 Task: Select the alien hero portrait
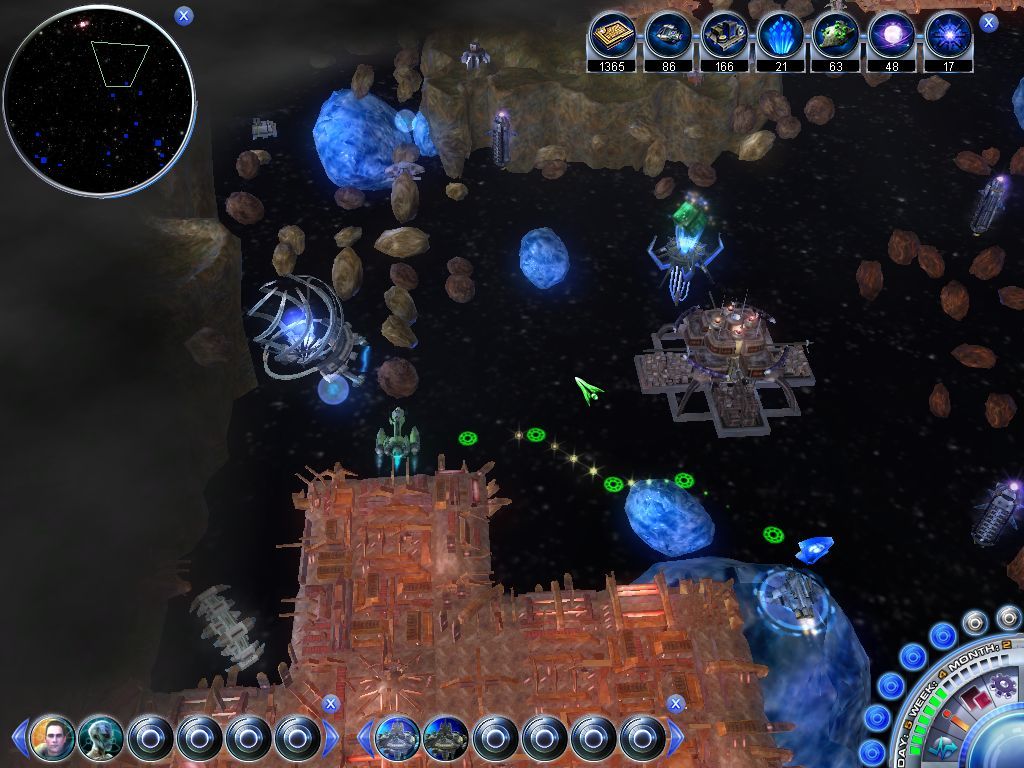(101, 739)
